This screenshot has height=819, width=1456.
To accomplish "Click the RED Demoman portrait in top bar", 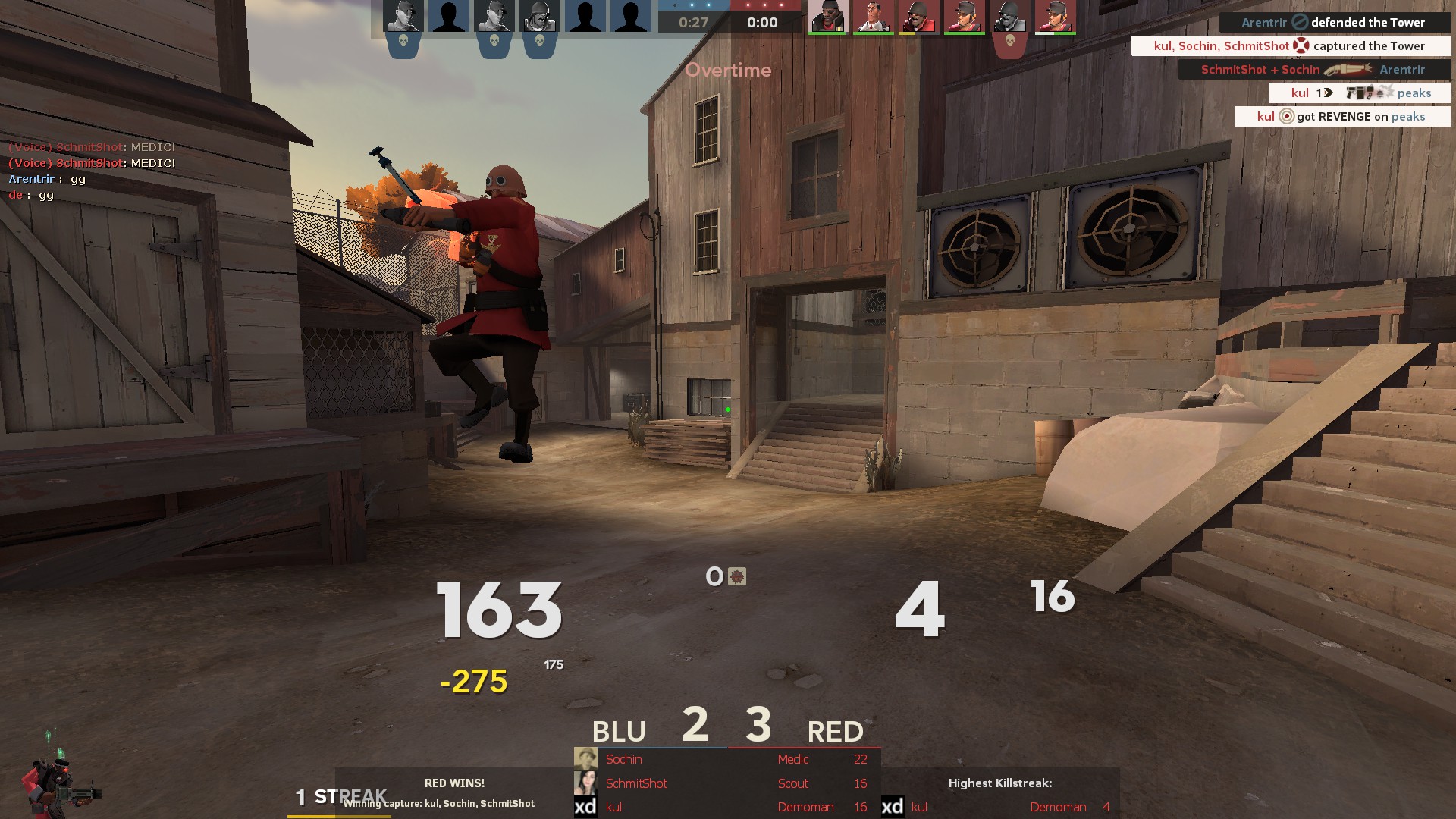I will [827, 17].
